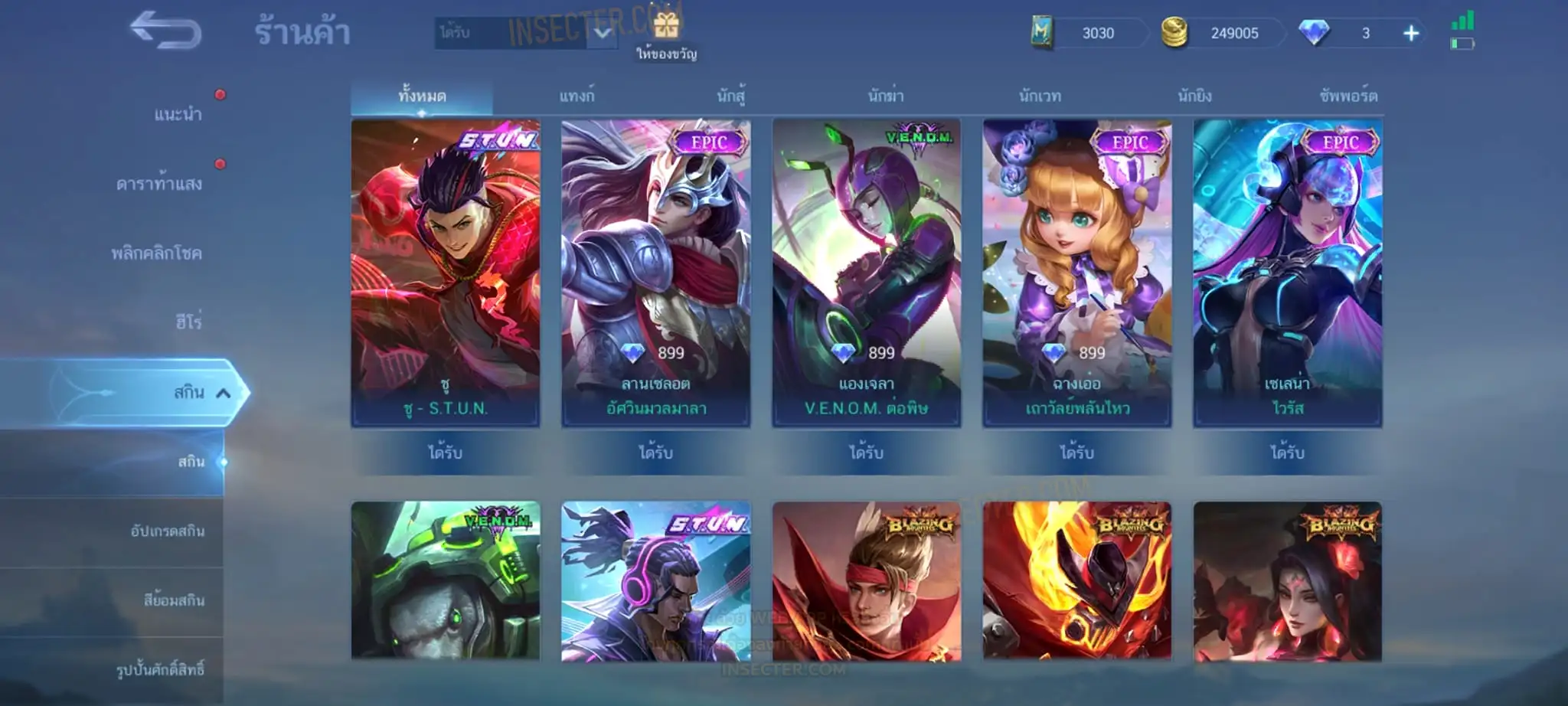The width and height of the screenshot is (1568, 706).
Task: Switch to the ซัพพอร์ต tab
Action: (x=1348, y=96)
